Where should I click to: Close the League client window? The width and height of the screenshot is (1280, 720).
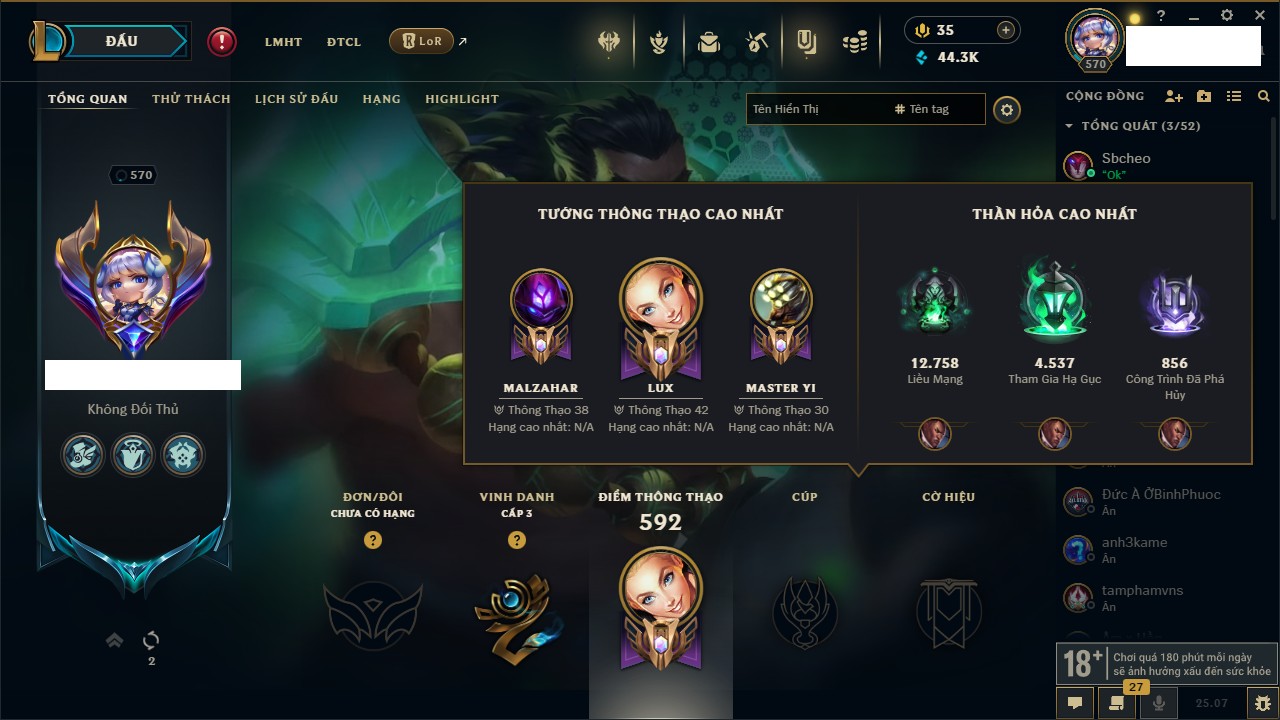(x=1259, y=16)
